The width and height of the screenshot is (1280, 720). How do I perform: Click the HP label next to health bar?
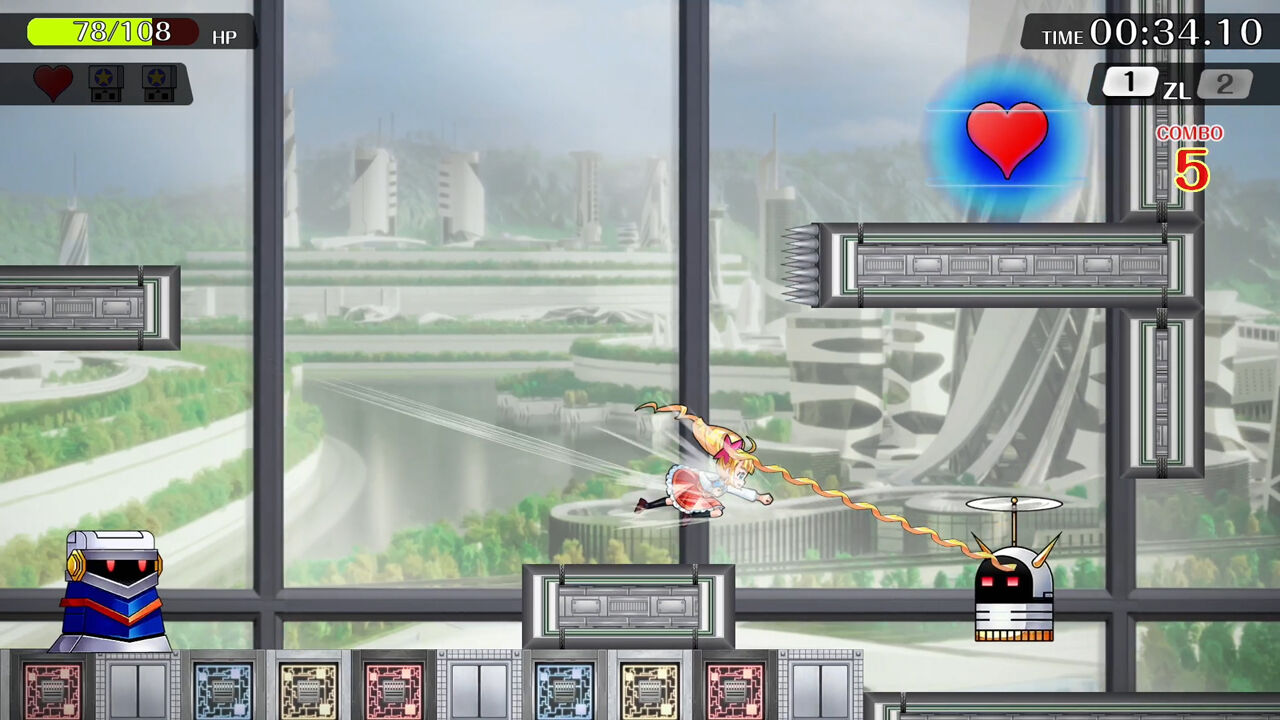[226, 37]
